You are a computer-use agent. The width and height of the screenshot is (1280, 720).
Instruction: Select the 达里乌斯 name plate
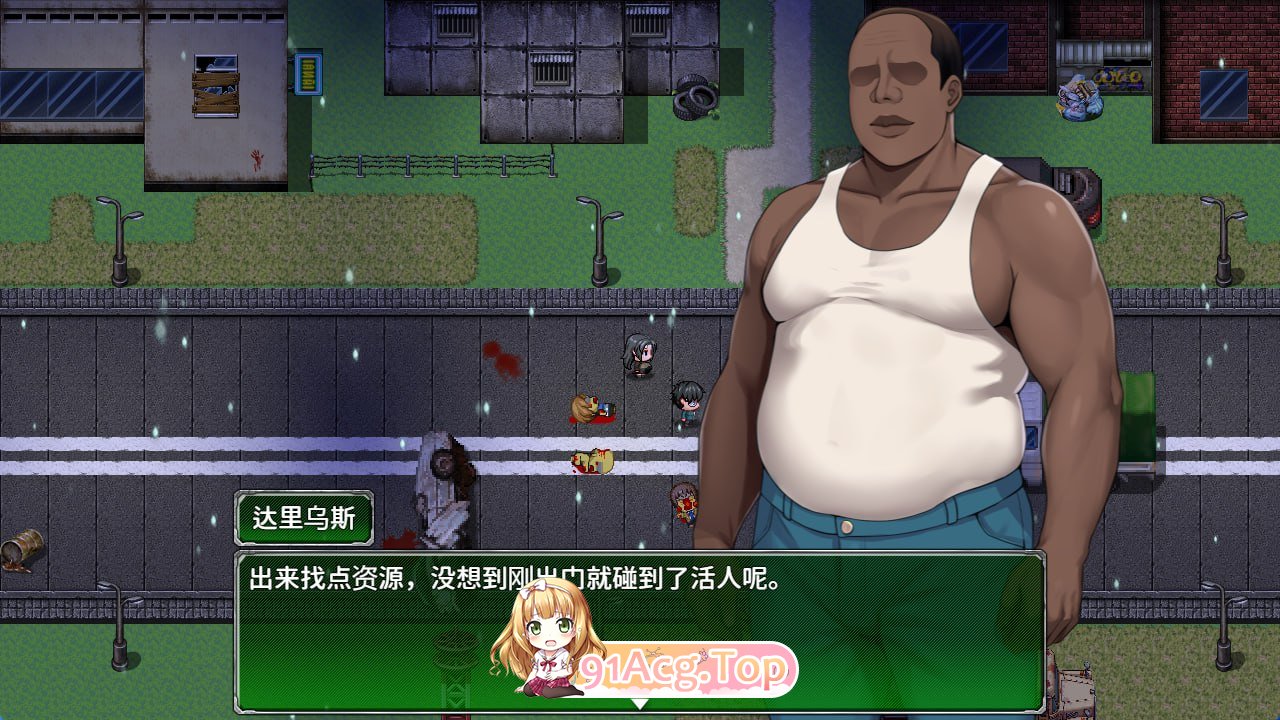tap(303, 519)
